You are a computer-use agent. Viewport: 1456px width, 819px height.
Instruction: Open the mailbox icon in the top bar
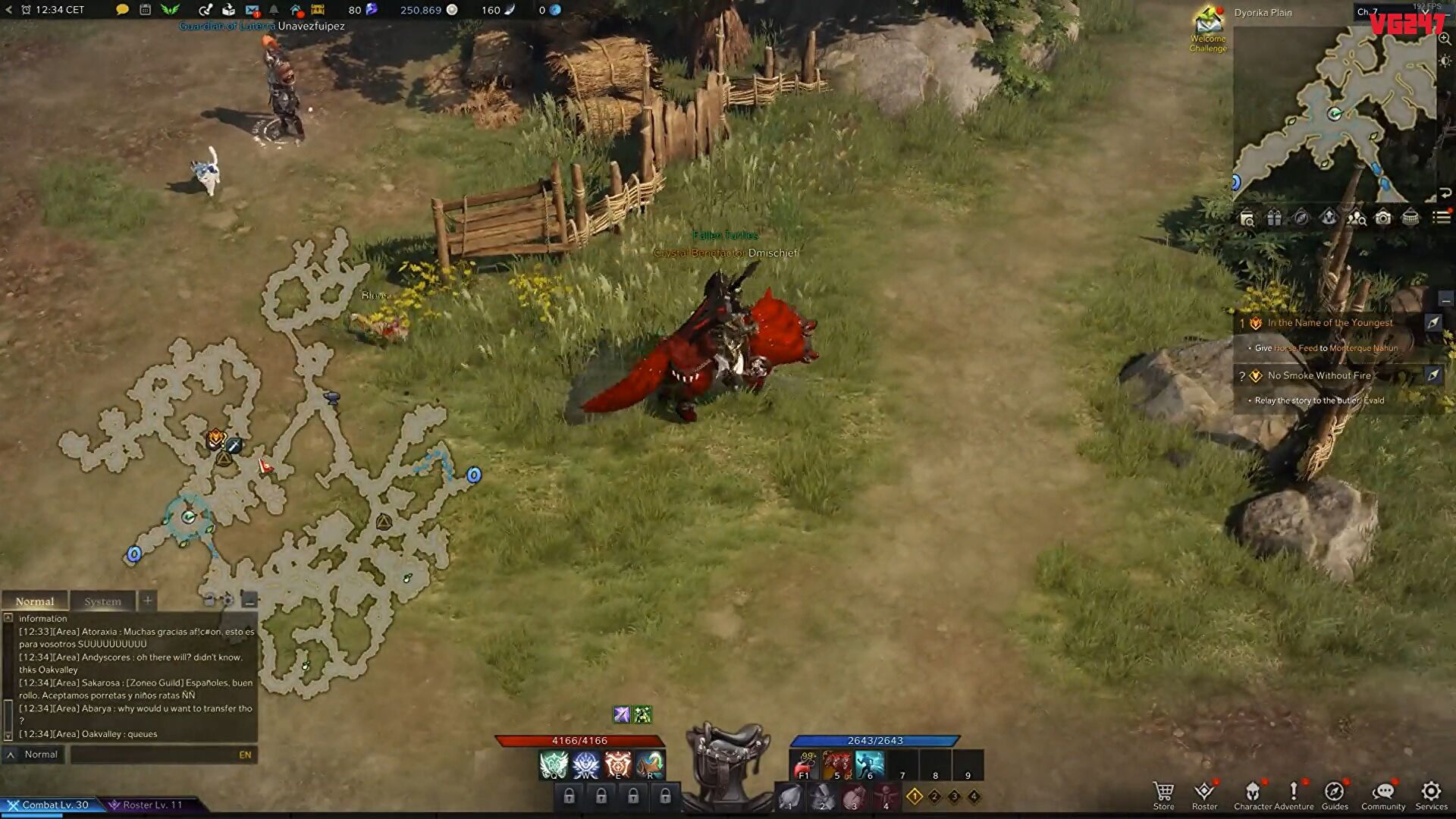pyautogui.click(x=253, y=10)
